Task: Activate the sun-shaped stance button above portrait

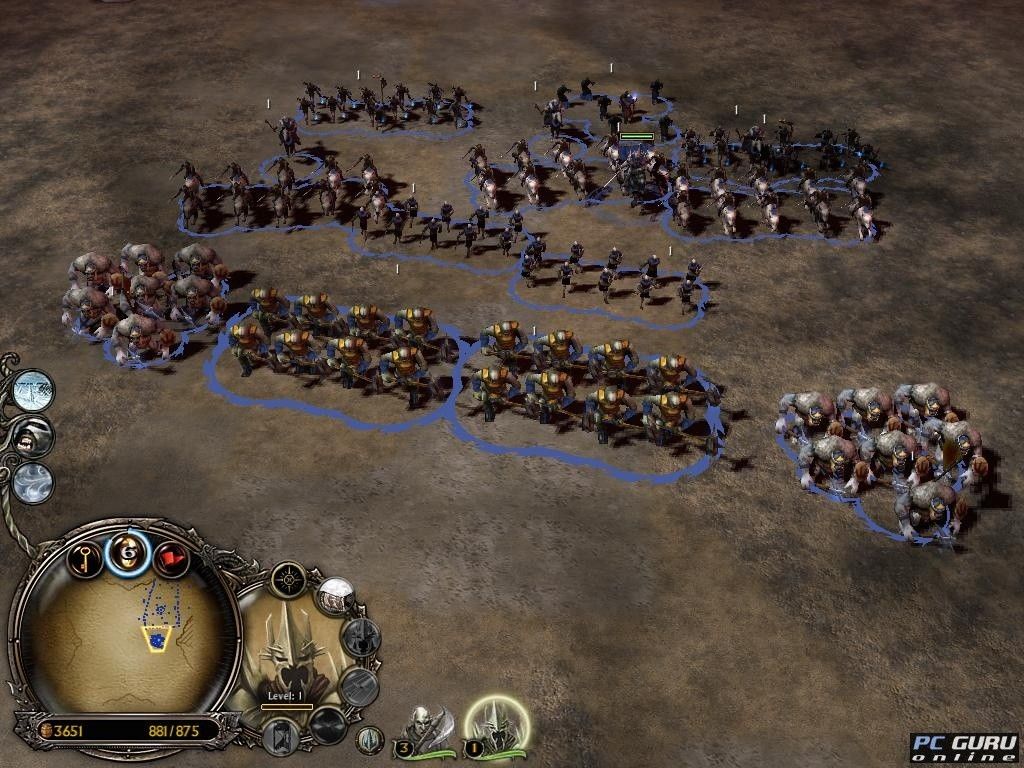Action: 289,578
